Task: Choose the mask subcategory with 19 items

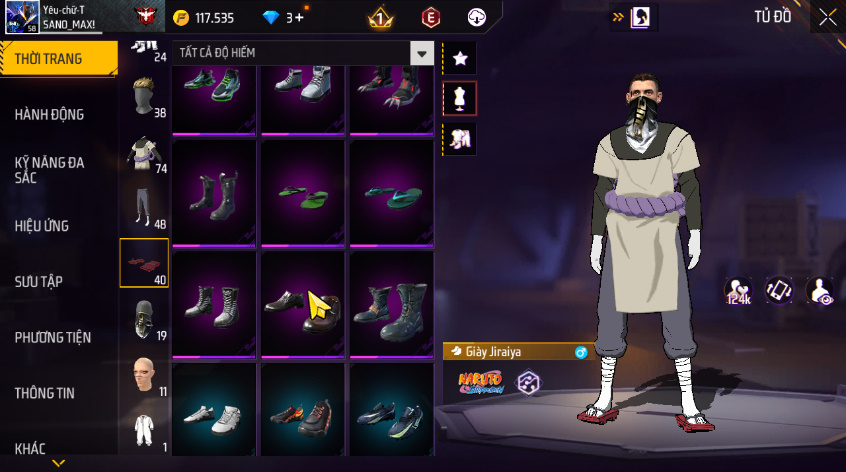Action: click(144, 318)
